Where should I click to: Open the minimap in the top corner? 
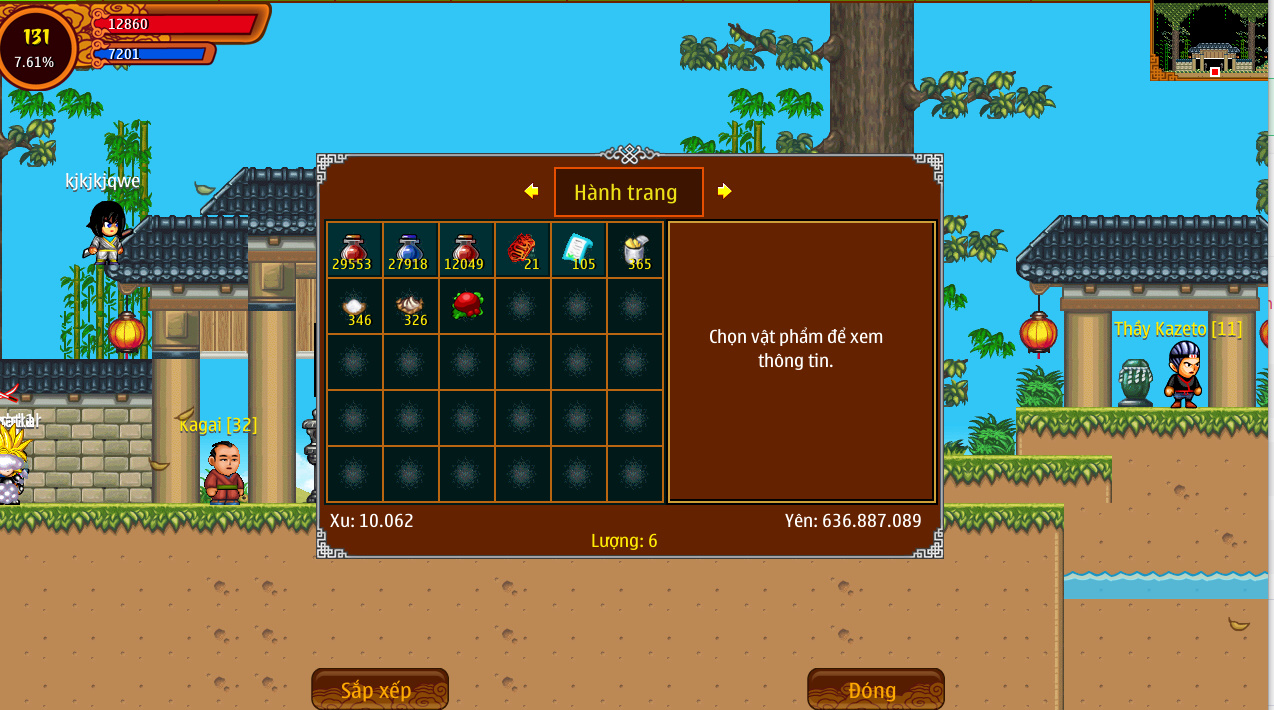[1211, 41]
